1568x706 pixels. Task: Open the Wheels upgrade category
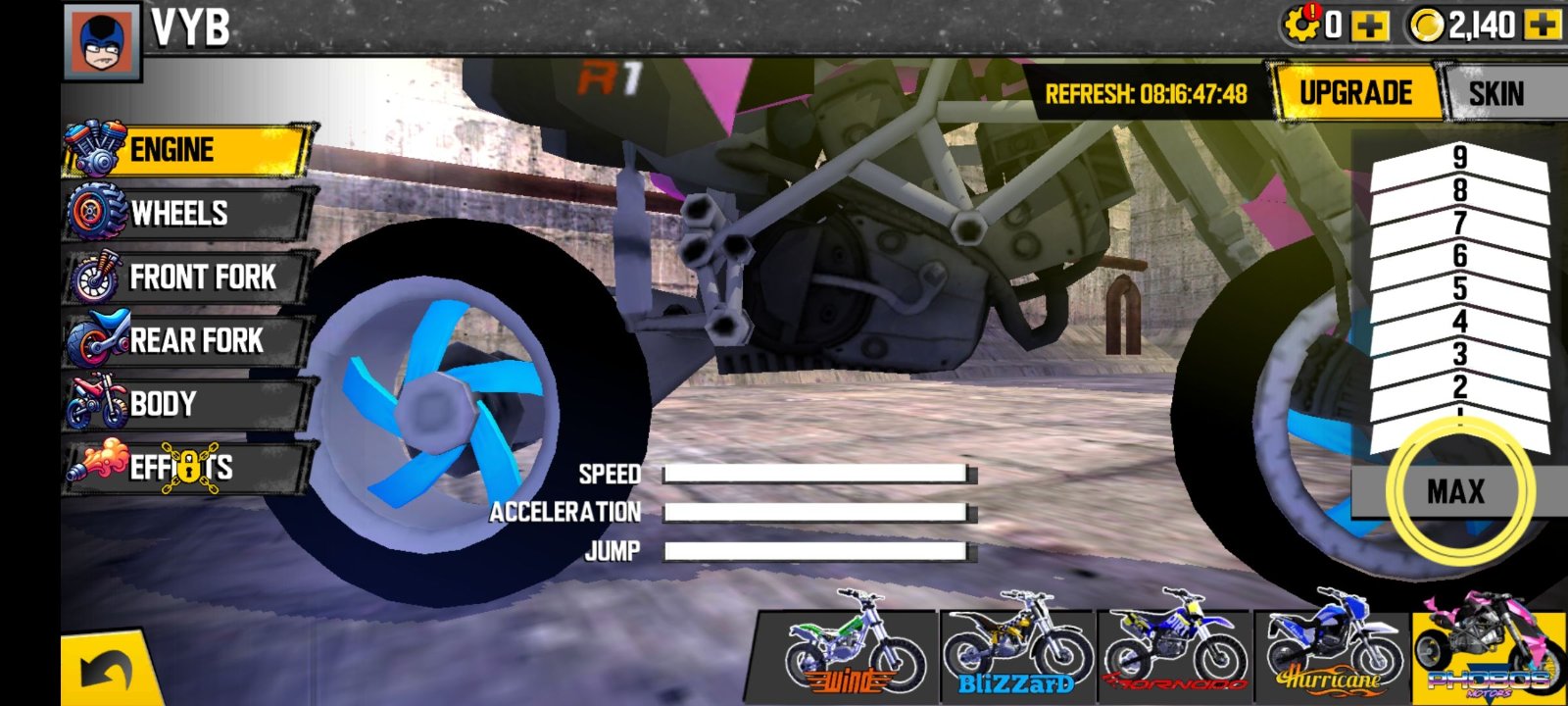186,213
